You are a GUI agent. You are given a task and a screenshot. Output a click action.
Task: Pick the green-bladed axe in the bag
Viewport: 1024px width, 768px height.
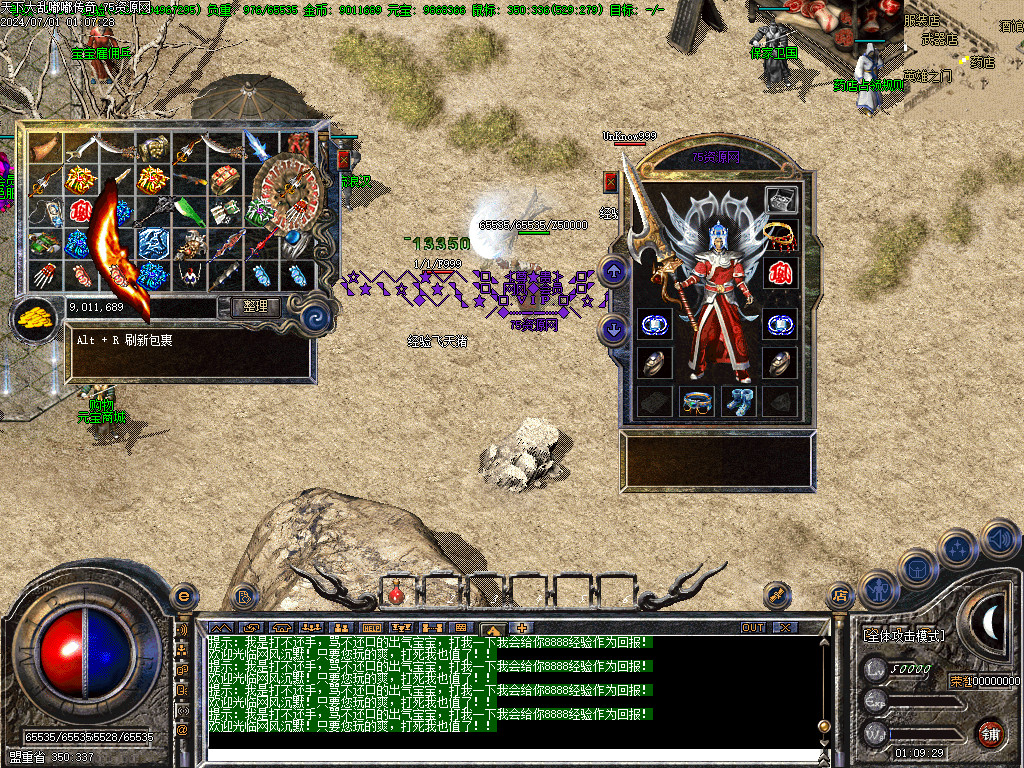click(187, 211)
